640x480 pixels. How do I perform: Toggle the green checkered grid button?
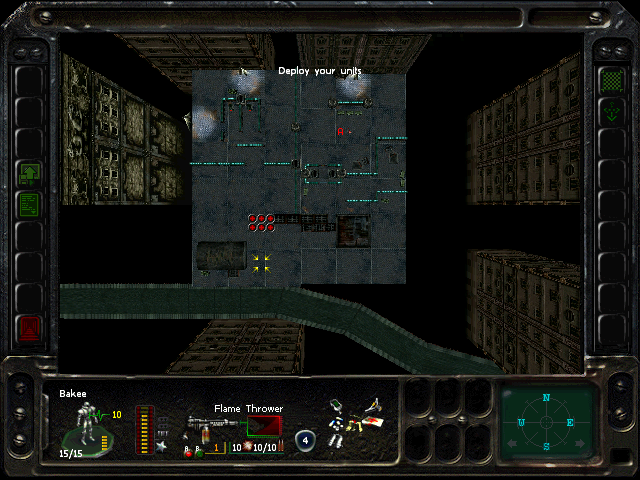pos(610,79)
